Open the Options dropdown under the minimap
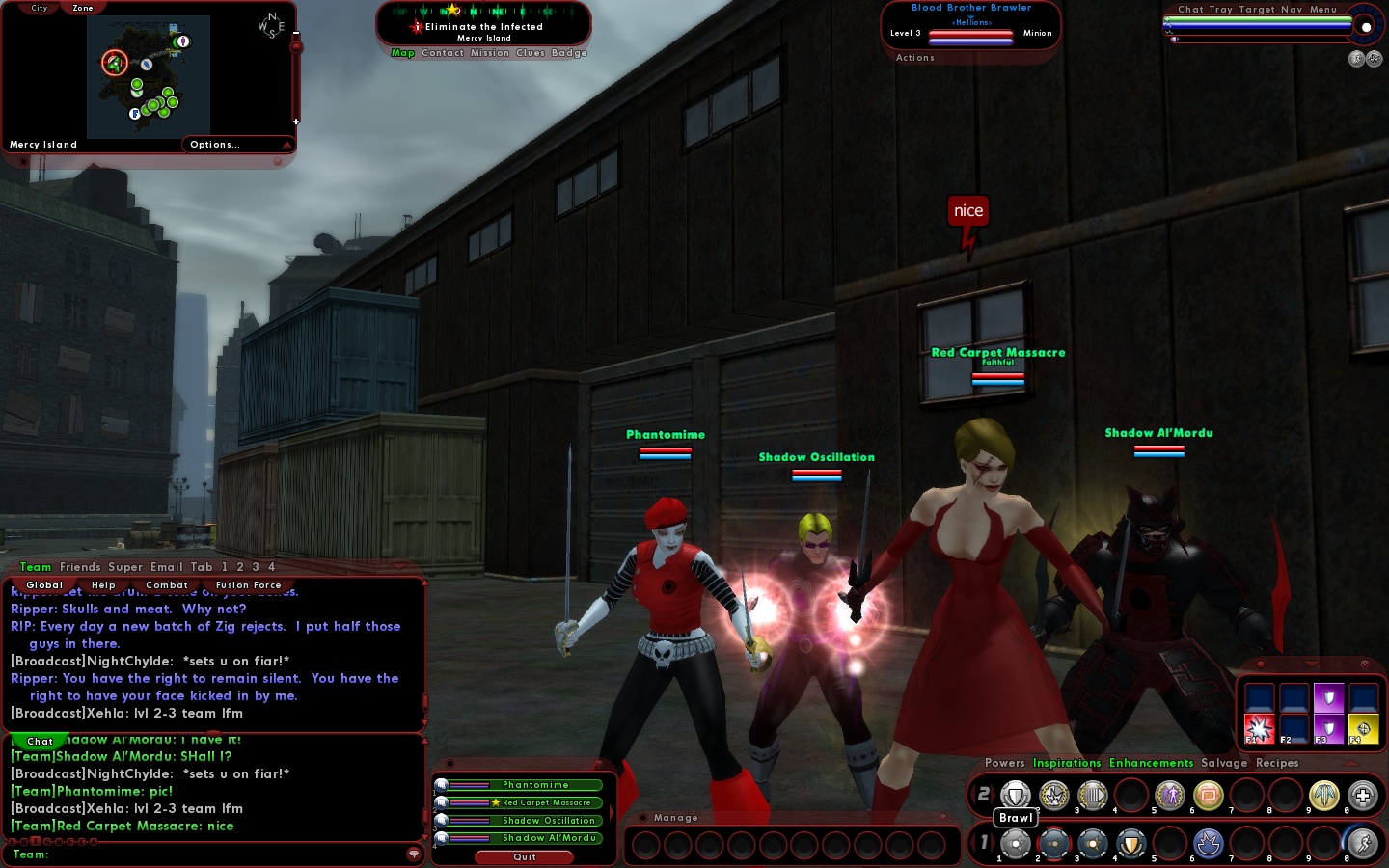The width and height of the screenshot is (1389, 868). pos(213,145)
